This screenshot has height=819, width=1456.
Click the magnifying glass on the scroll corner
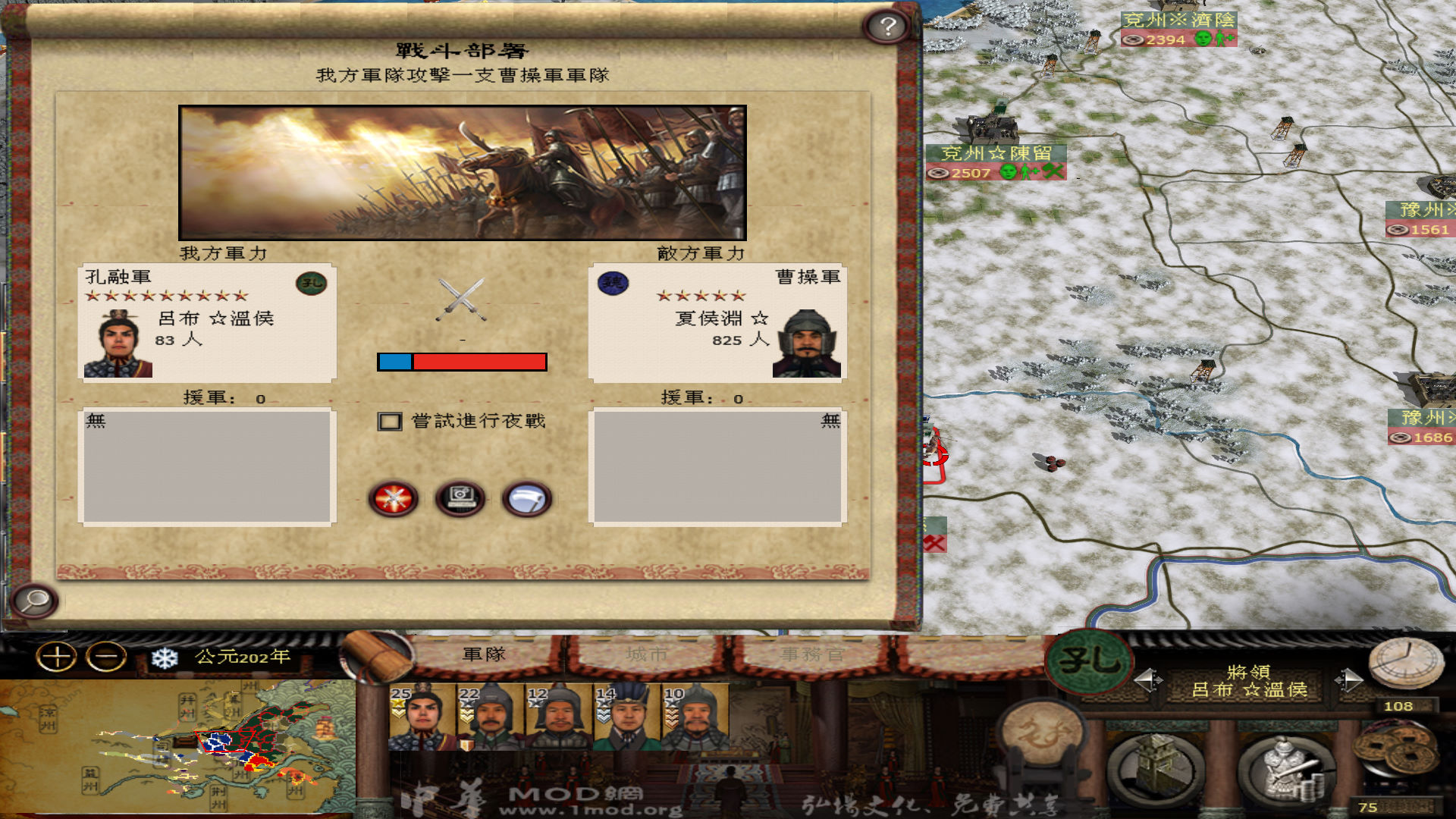33,600
